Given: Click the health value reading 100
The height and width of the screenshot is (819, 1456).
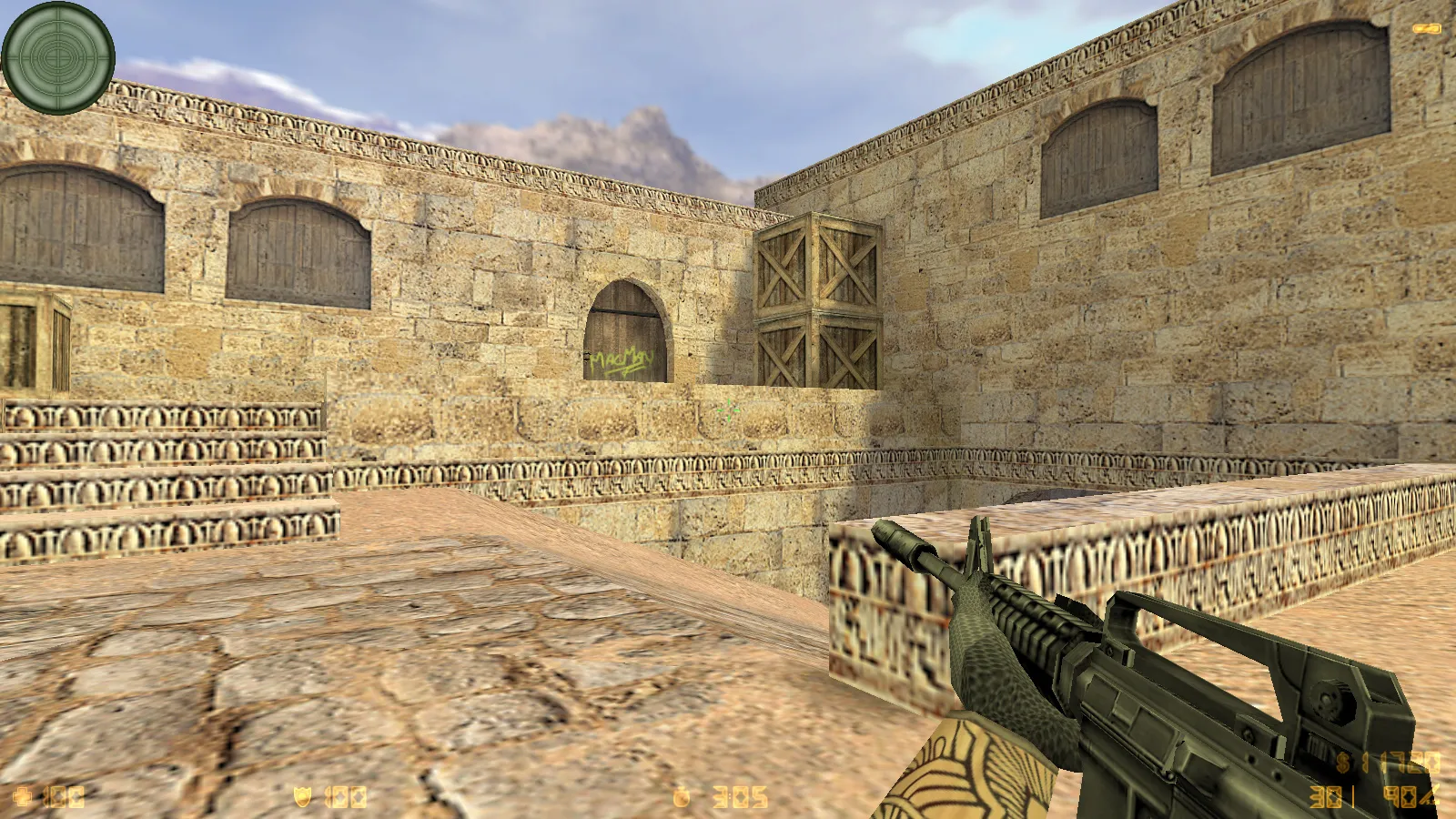Looking at the screenshot, I should coord(62,794).
